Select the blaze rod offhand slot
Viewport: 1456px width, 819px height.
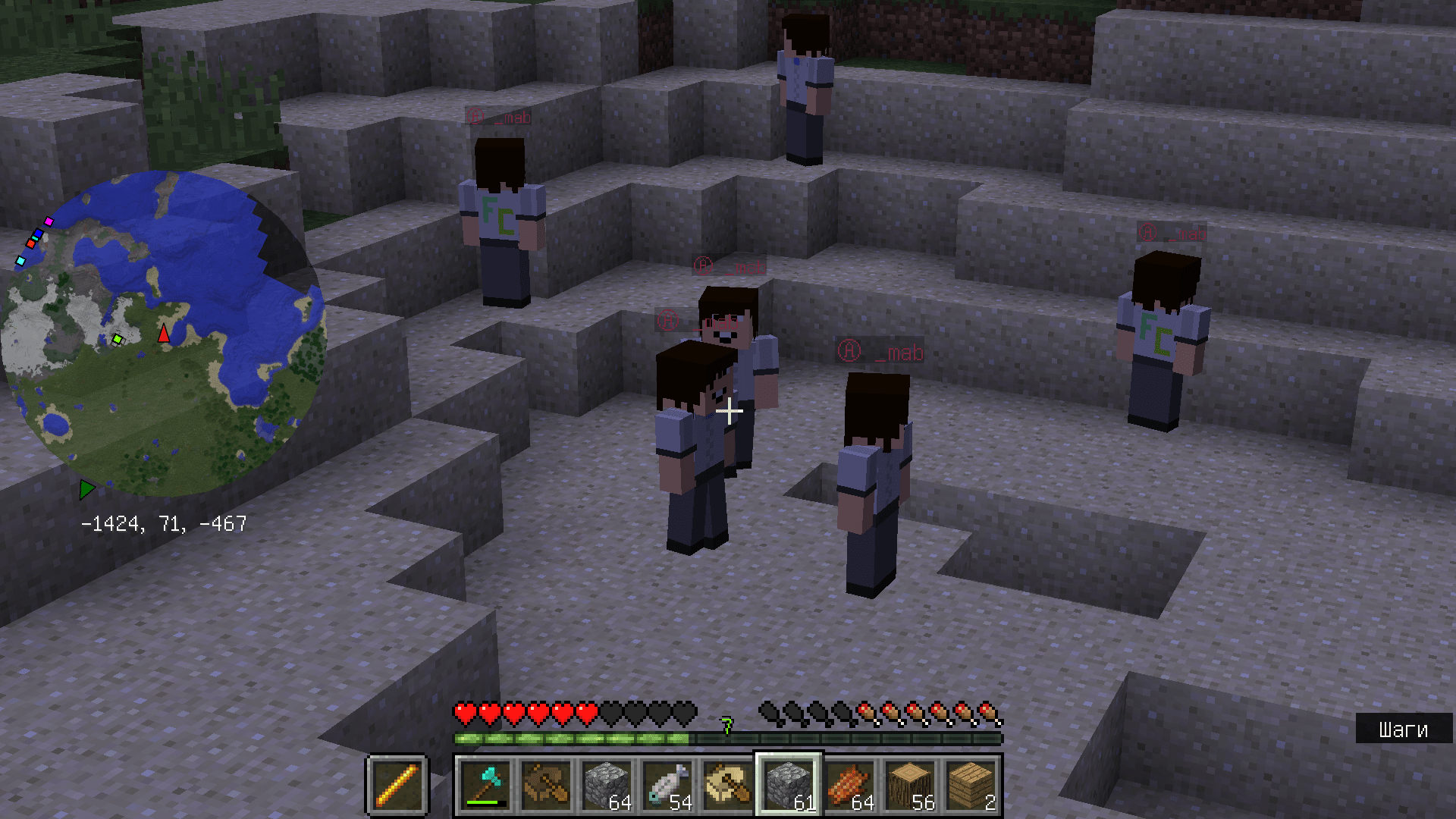[x=397, y=785]
